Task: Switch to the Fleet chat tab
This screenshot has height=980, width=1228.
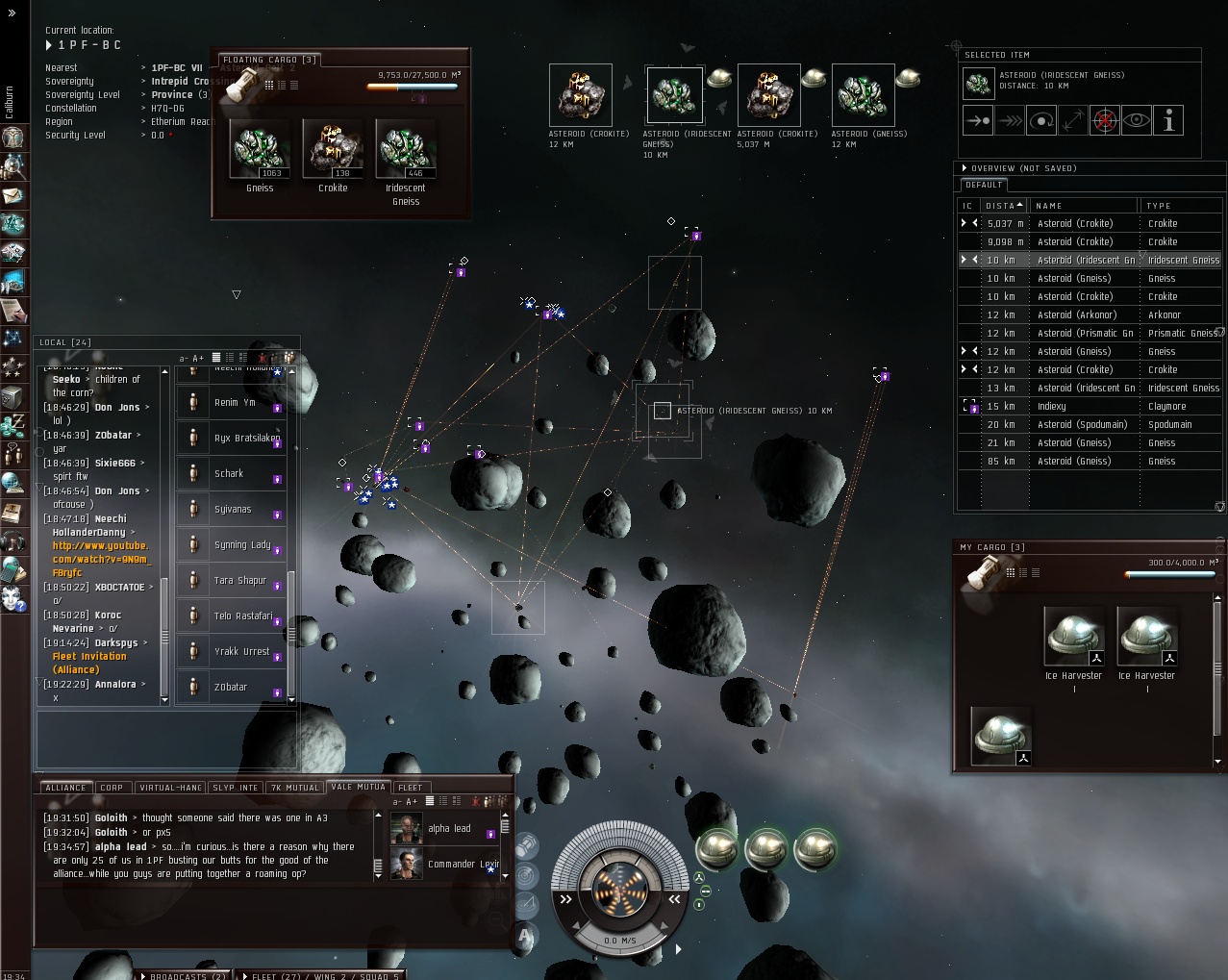Action: coord(411,788)
